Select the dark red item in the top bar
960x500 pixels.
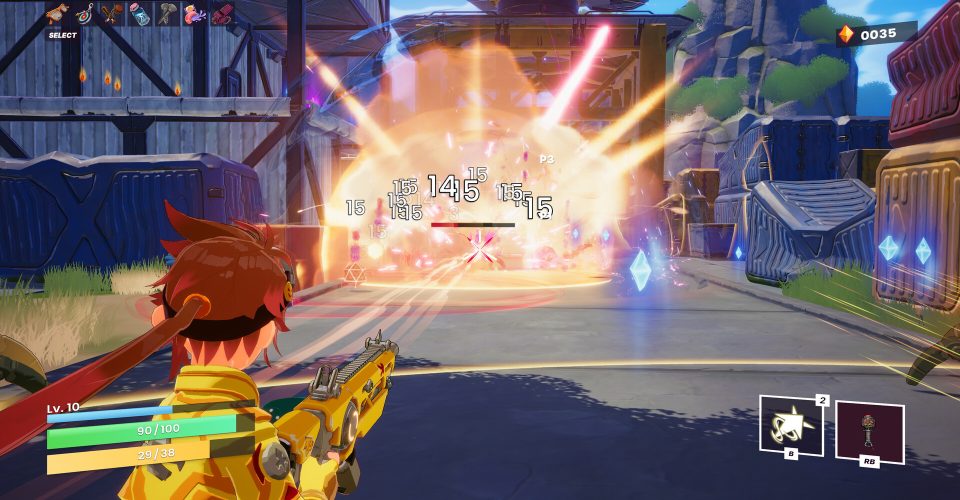point(222,14)
